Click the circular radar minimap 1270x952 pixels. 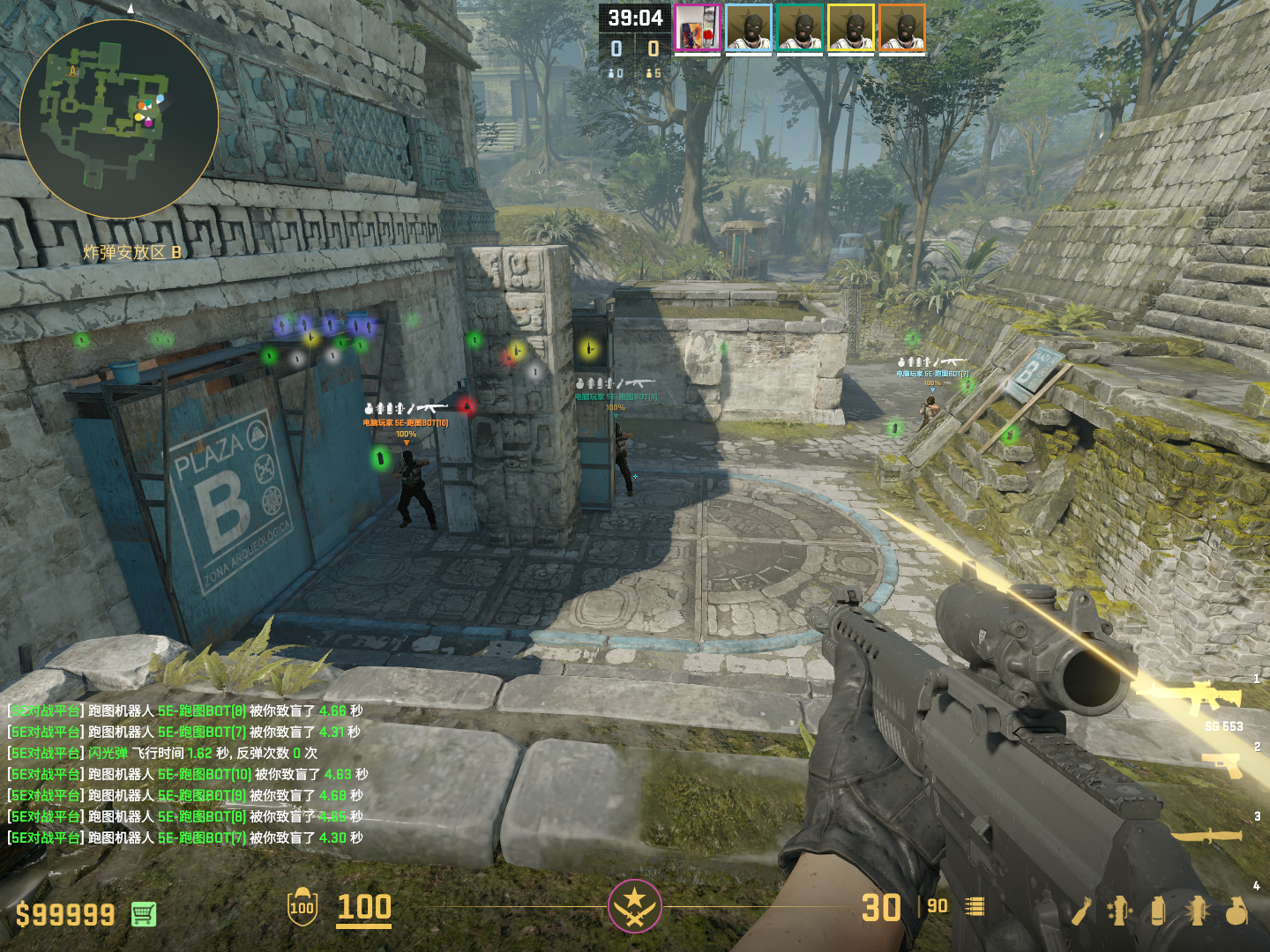coord(119,119)
